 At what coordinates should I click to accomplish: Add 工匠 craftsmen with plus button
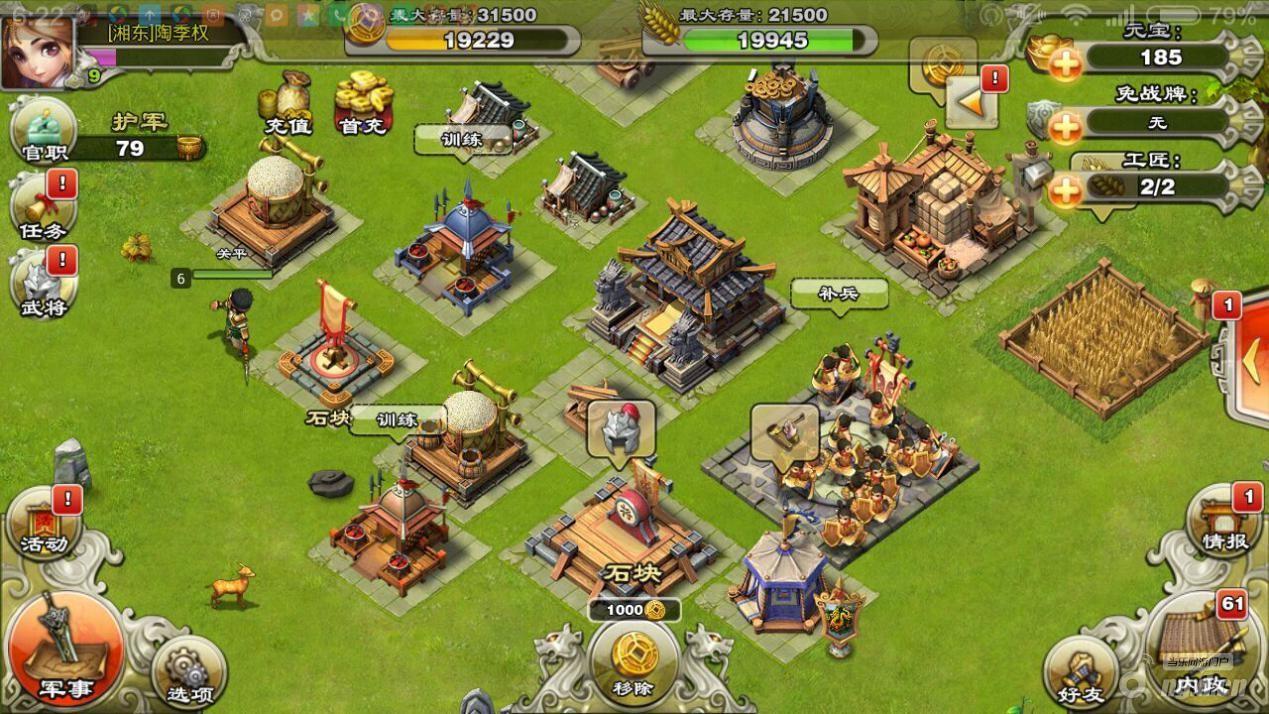(x=1066, y=188)
